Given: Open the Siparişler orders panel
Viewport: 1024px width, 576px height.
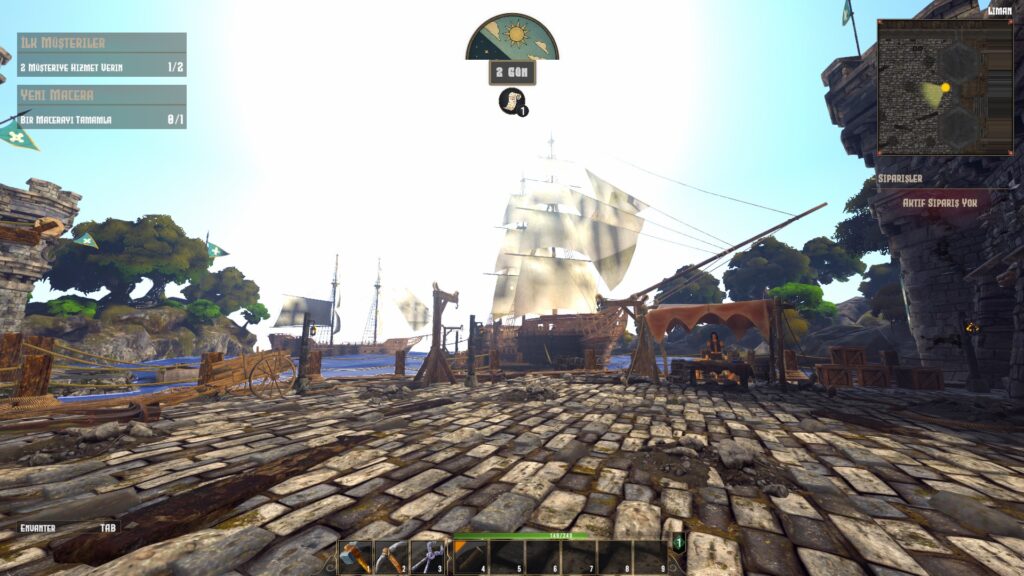Looking at the screenshot, I should [930, 178].
